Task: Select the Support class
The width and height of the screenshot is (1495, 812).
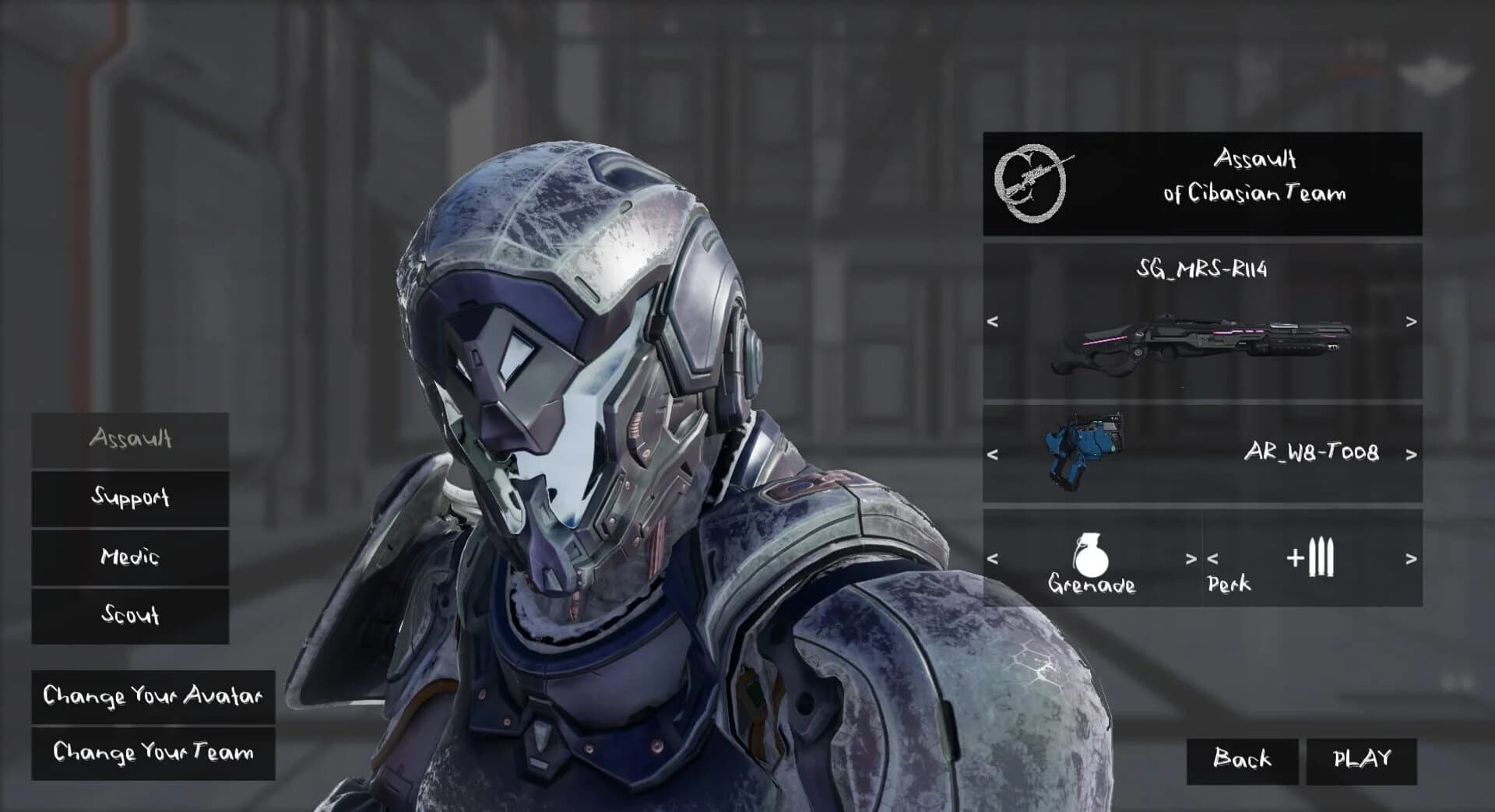Action: pyautogui.click(x=129, y=497)
